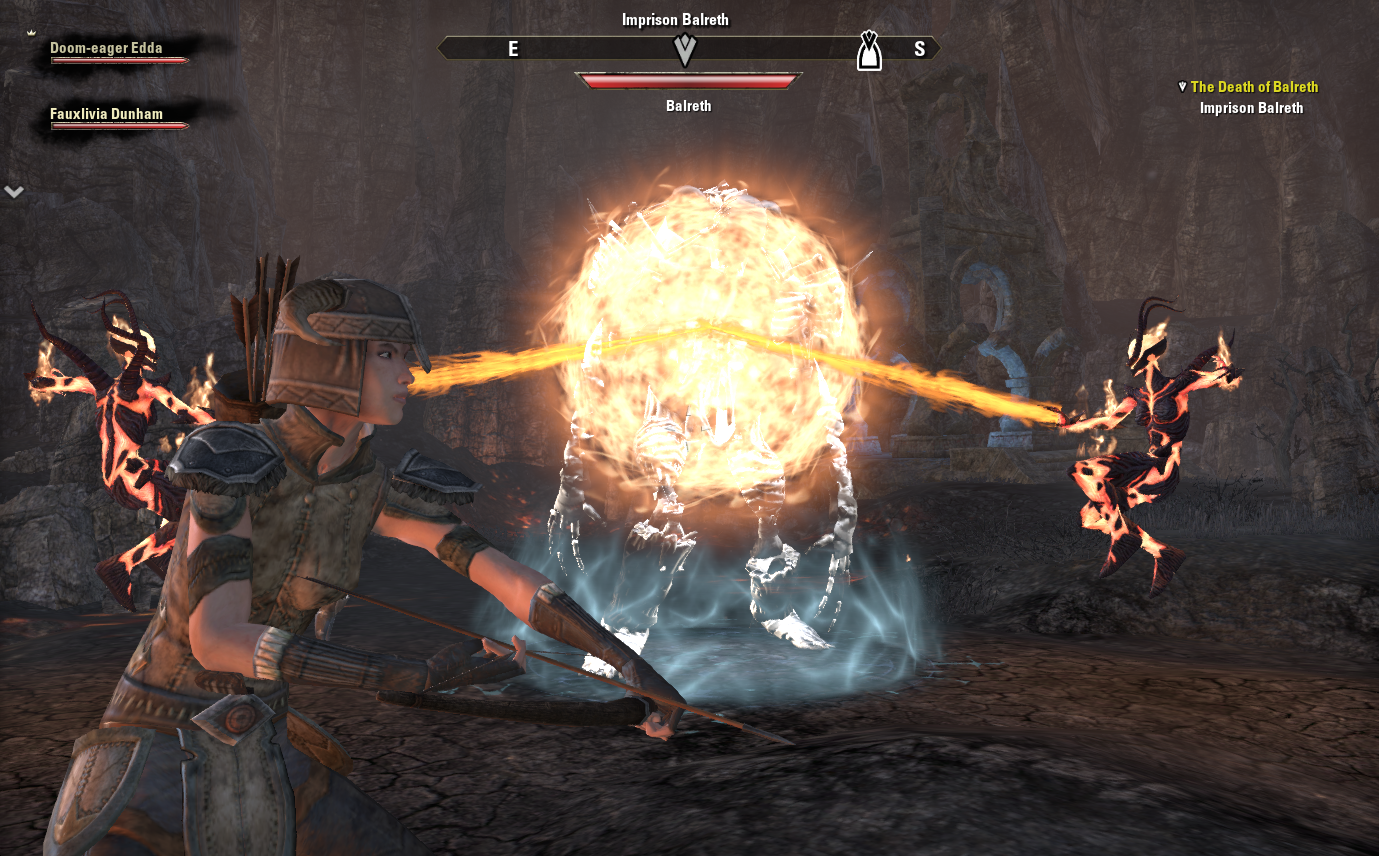Click the crown leader icon above Edda

click(x=31, y=33)
